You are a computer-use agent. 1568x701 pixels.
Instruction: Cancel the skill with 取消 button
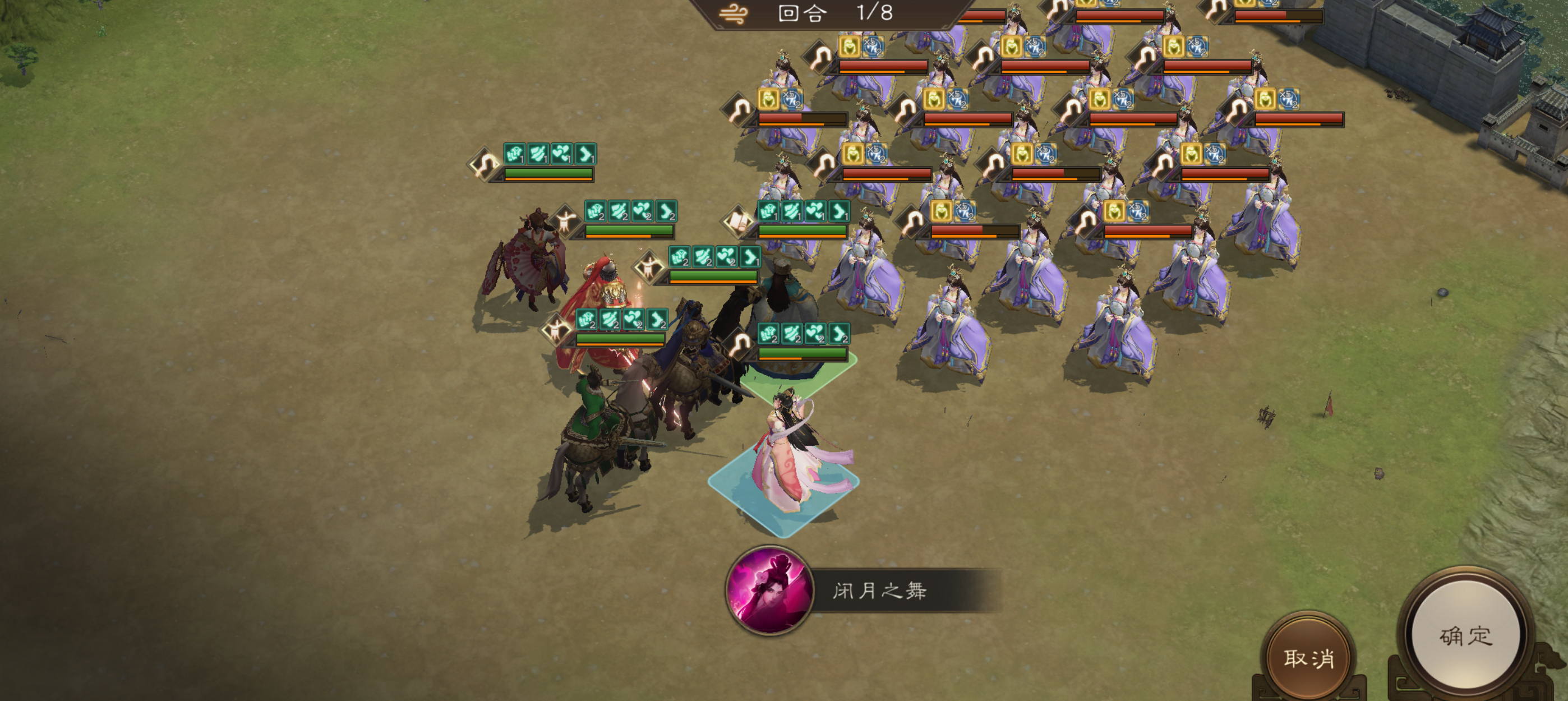[1309, 657]
